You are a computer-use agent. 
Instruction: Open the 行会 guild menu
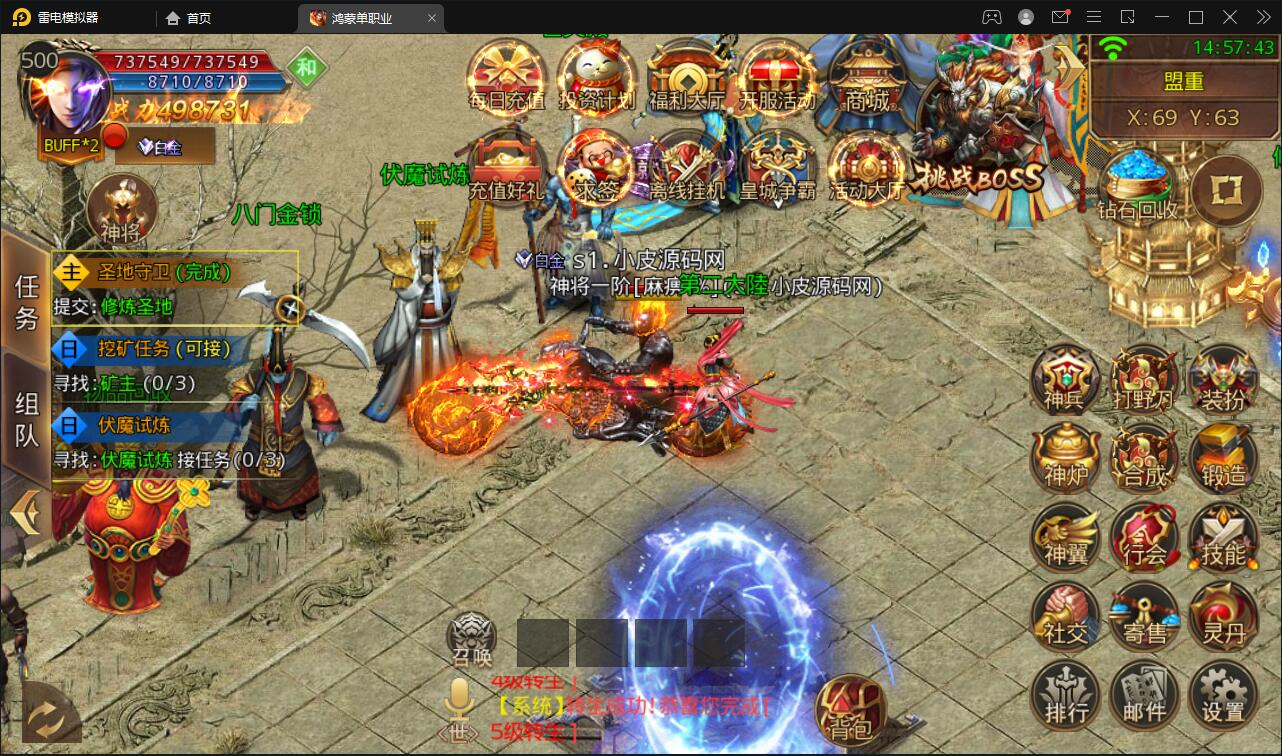click(1144, 536)
